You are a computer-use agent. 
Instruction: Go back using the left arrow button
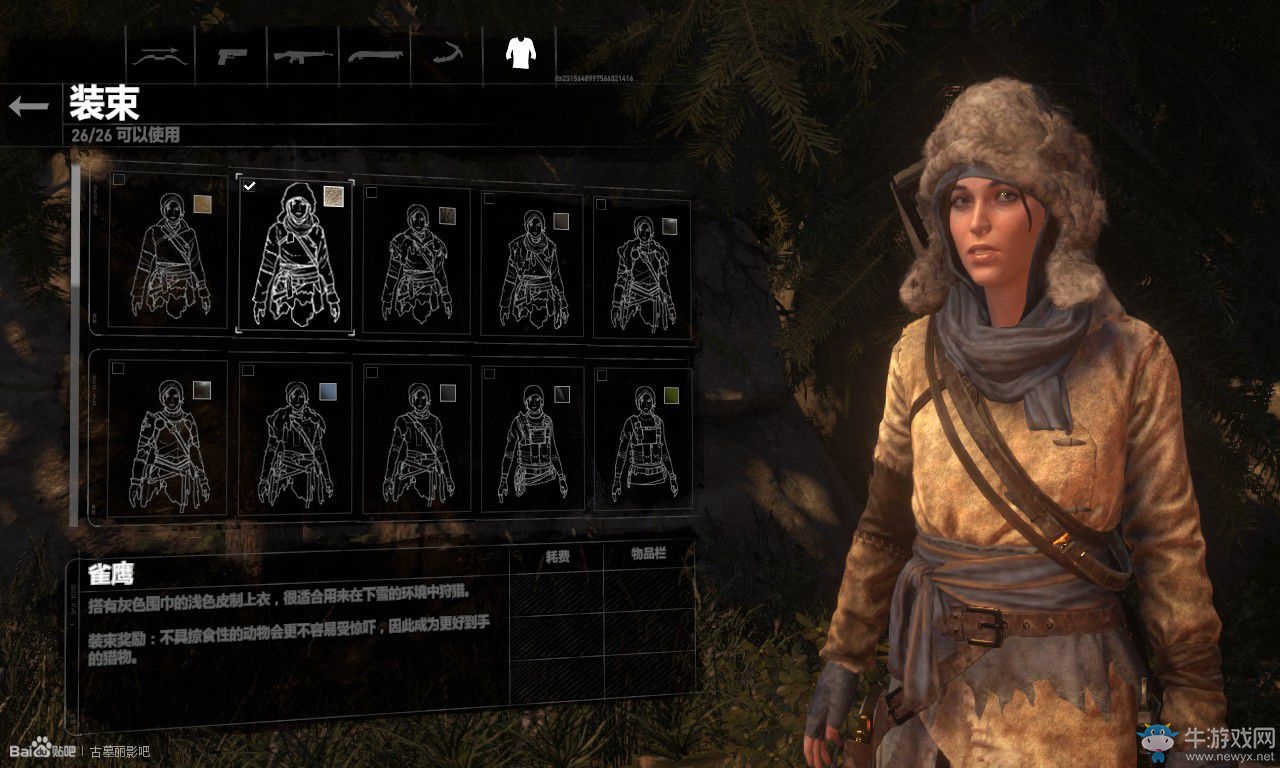tap(29, 107)
